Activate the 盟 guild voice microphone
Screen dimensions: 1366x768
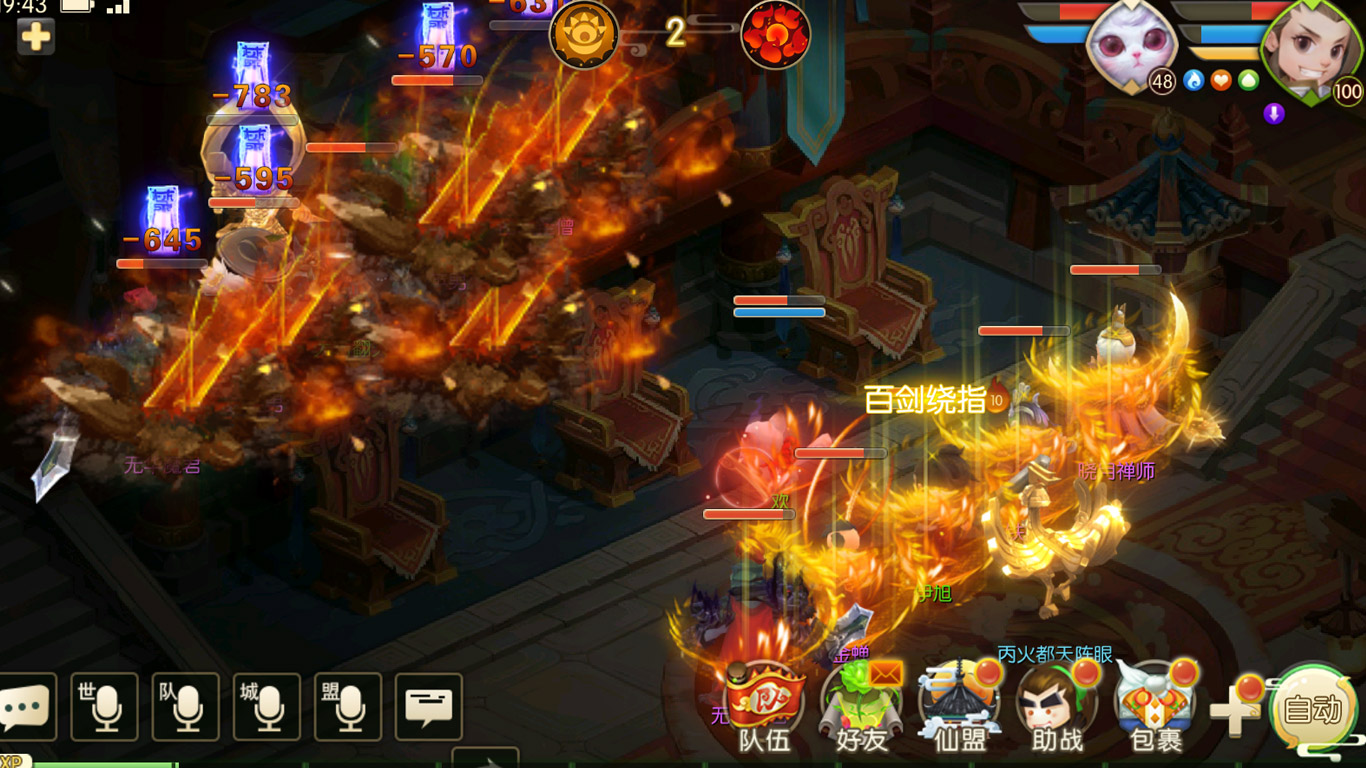(348, 707)
